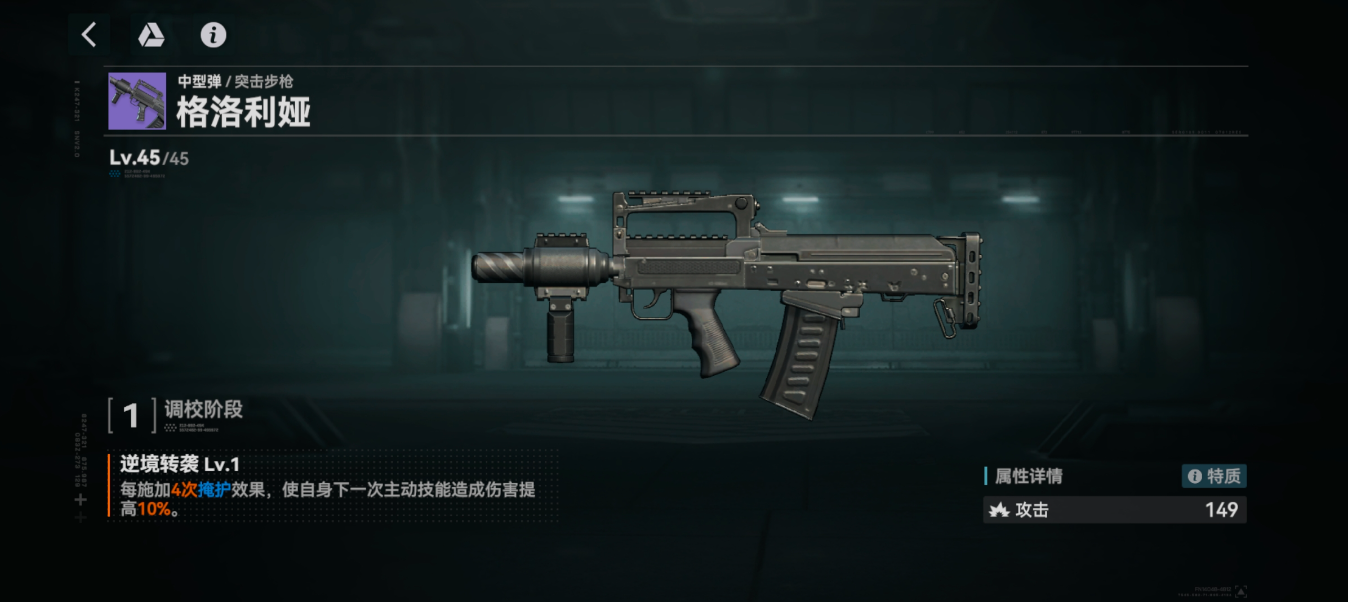Viewport: 1348px width, 602px height.
Task: Open the 属性详情 attribute details
Action: [1027, 476]
